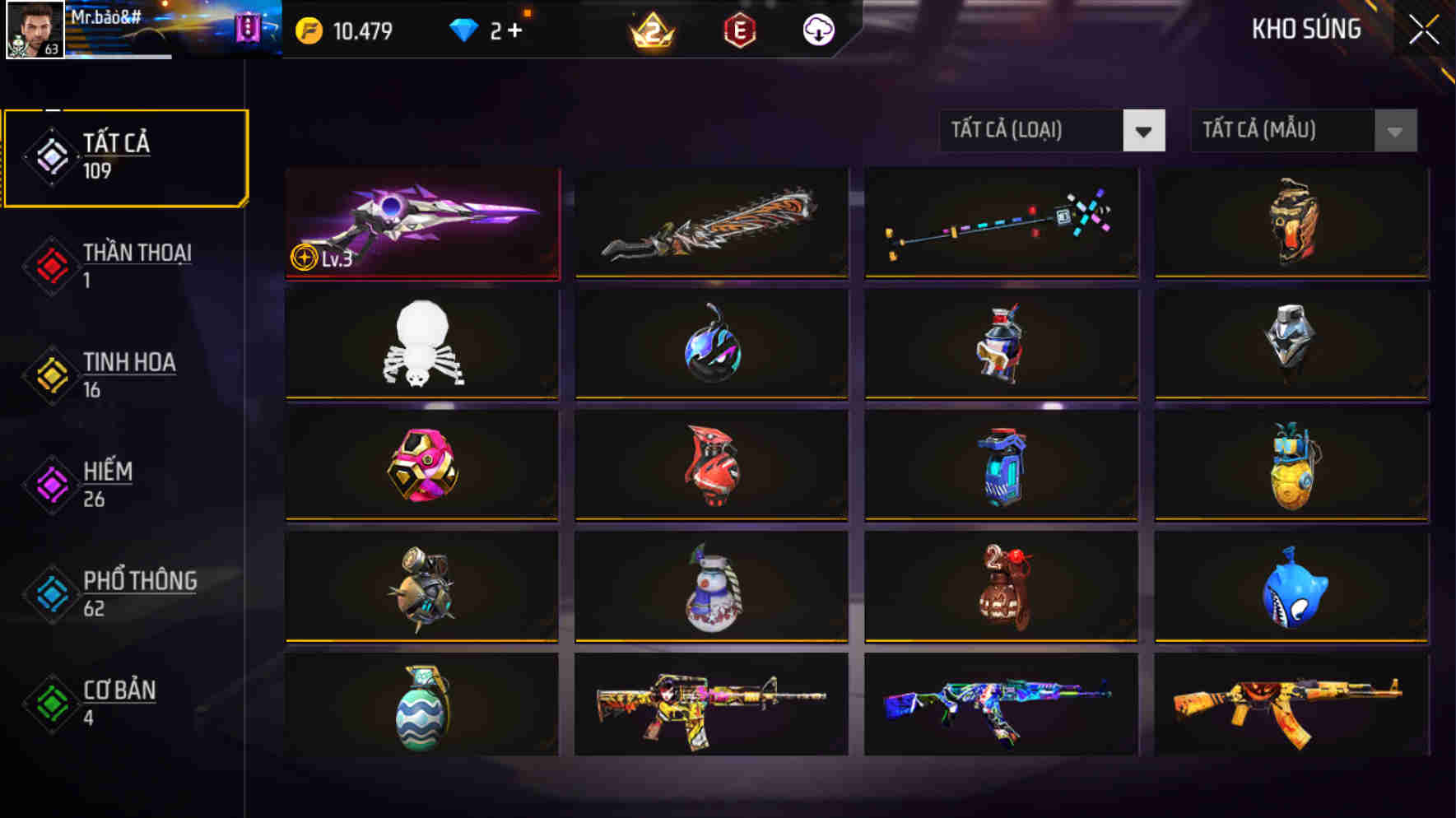Open the diamond top-up icon

tap(467, 30)
